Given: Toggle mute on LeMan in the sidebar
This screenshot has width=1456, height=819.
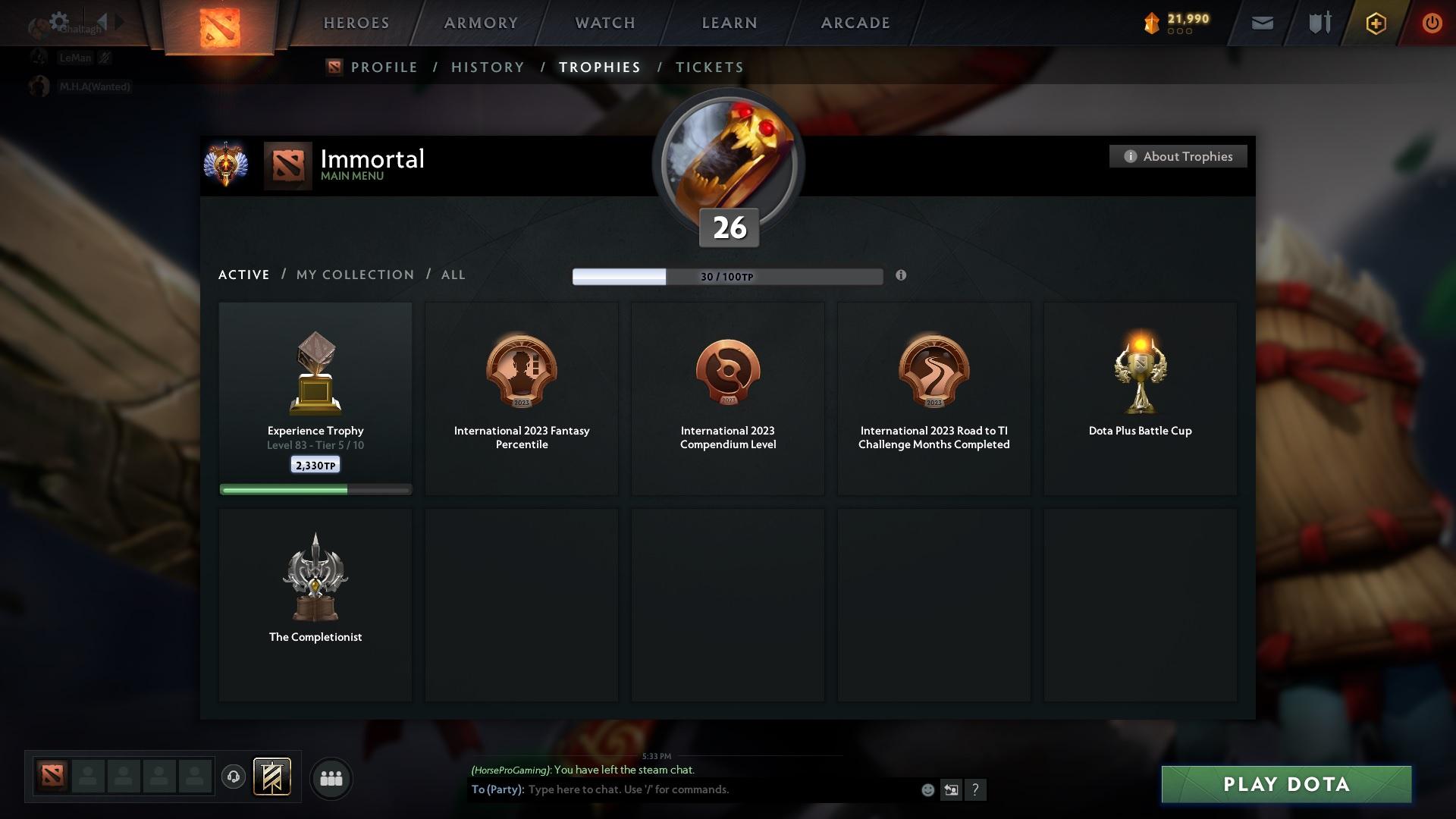Looking at the screenshot, I should coord(105,58).
